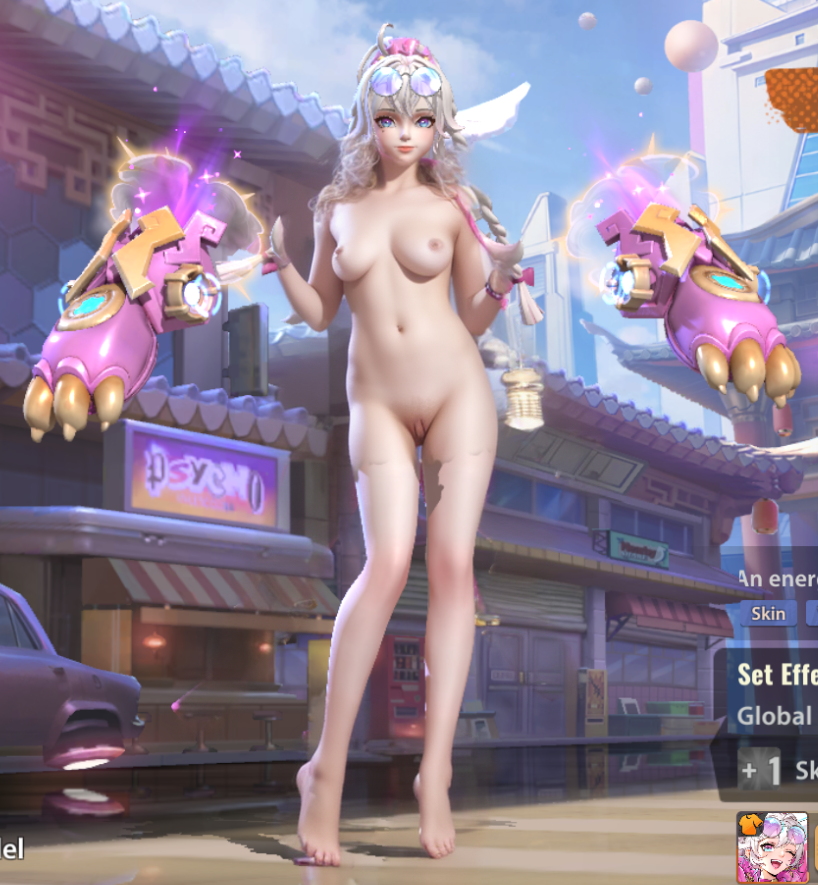The height and width of the screenshot is (885, 818).
Task: Select the +1 skill bonus entry
Action: tap(778, 770)
